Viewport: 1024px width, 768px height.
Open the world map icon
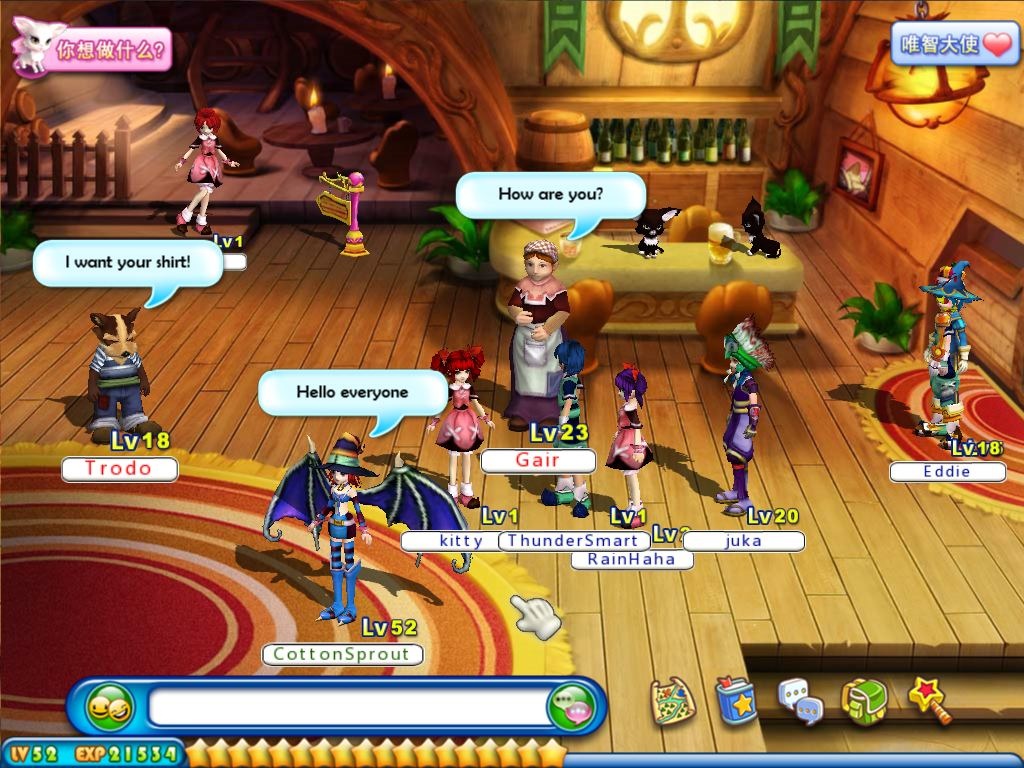click(x=671, y=701)
